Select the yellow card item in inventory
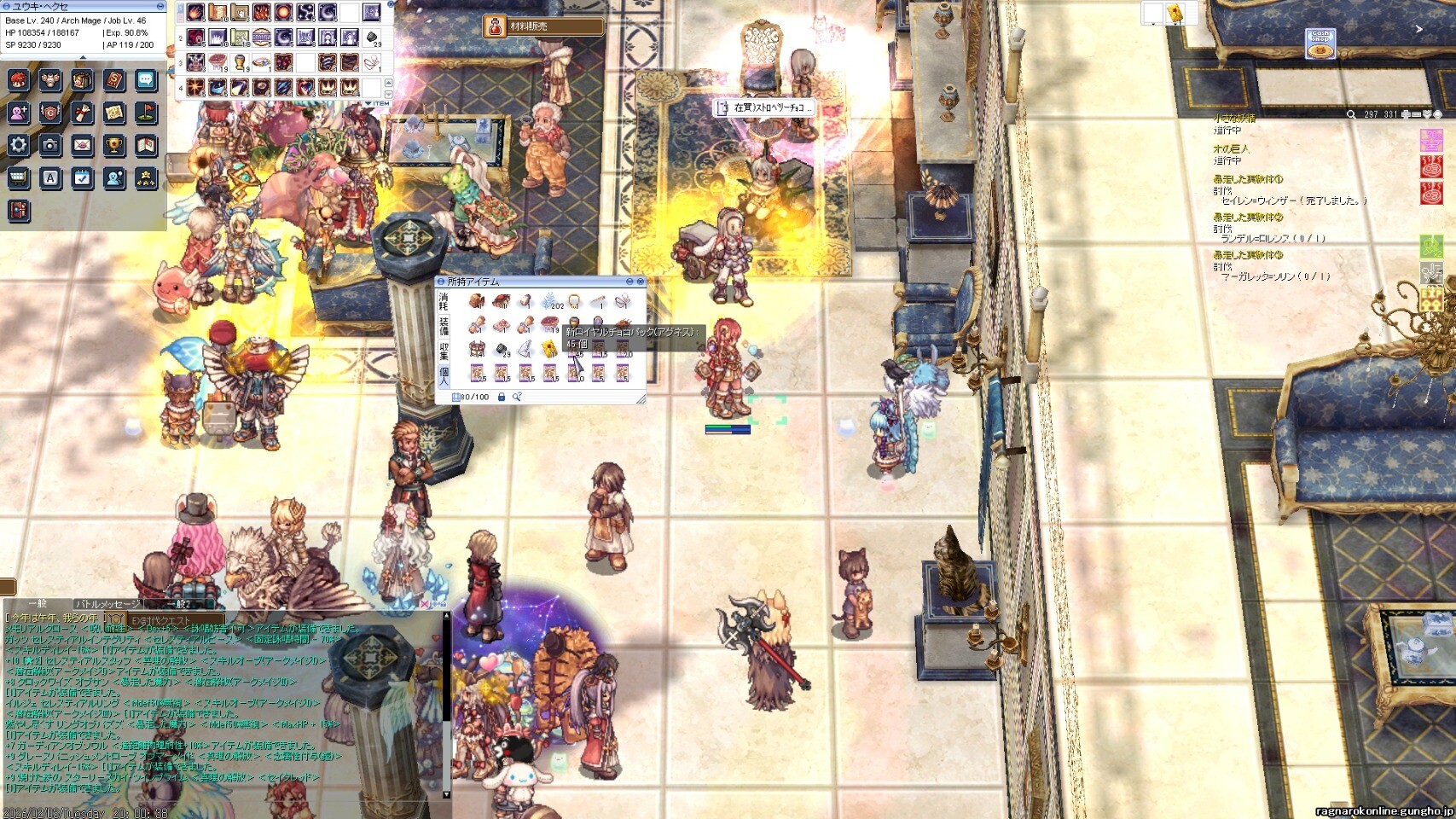This screenshot has width=1456, height=819. click(x=549, y=348)
